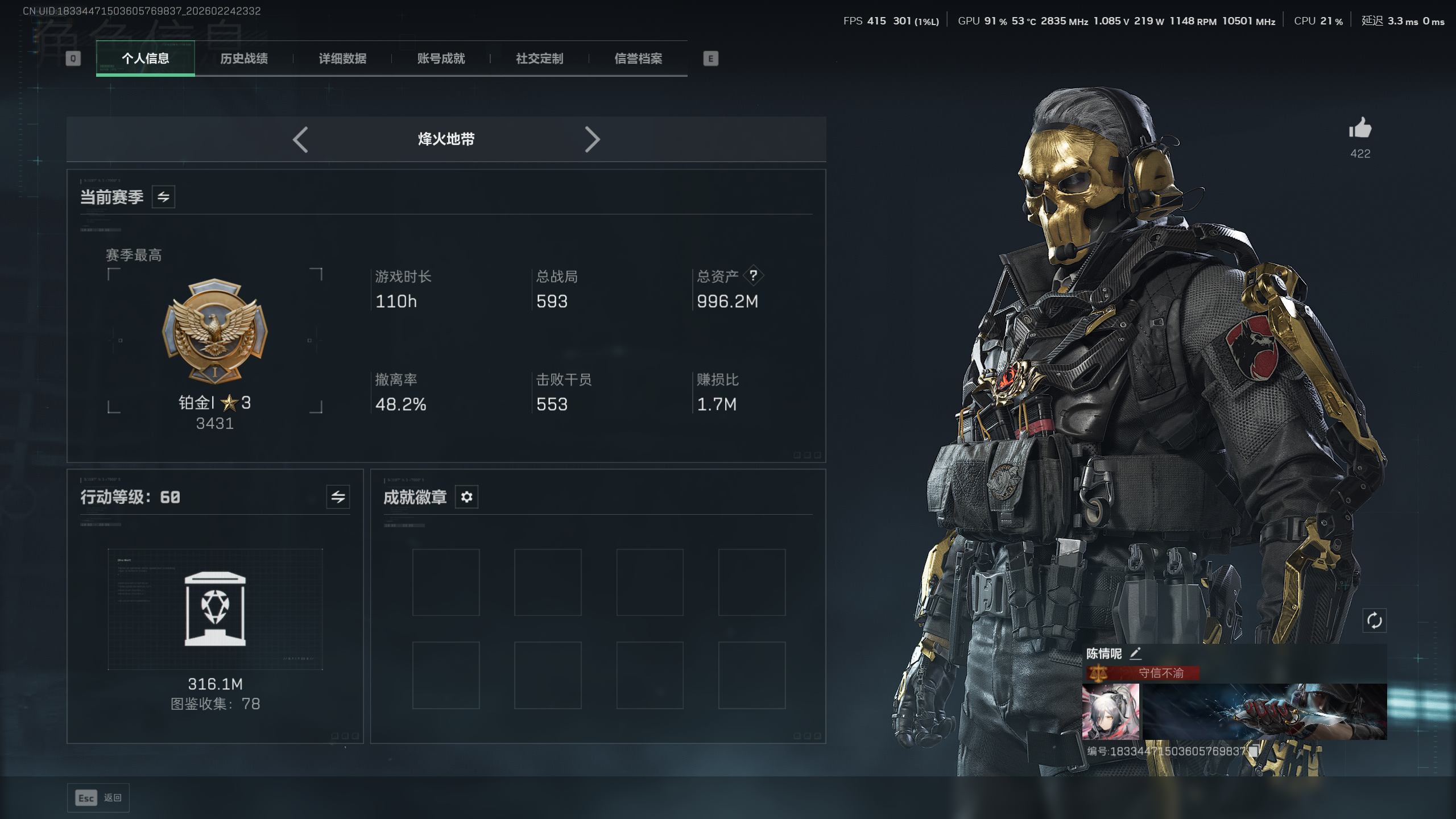This screenshot has width=1456, height=819.
Task: Toggle the swap icon next to 当前赛季
Action: pyautogui.click(x=163, y=197)
